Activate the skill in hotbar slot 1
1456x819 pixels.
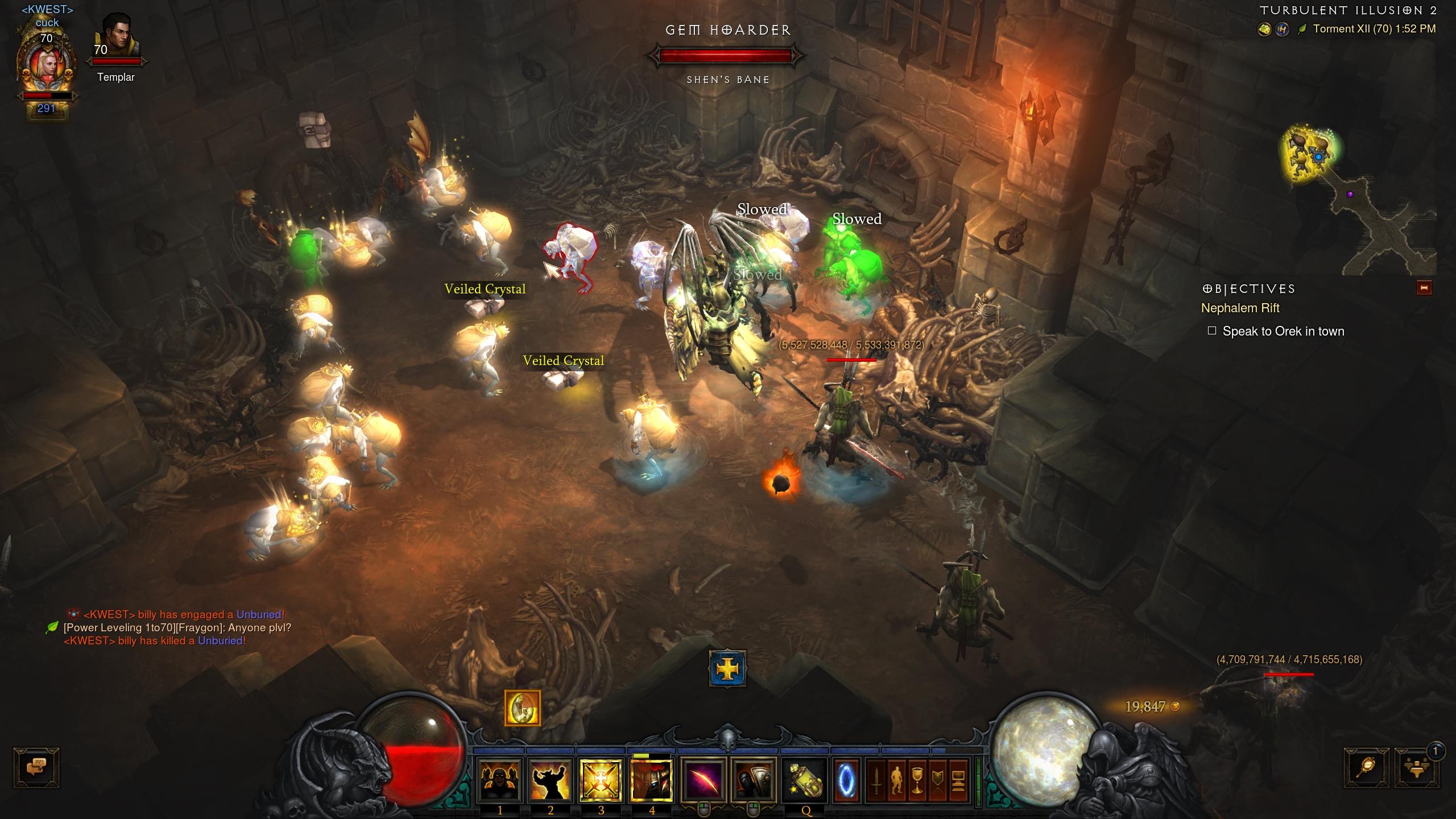coord(500,780)
